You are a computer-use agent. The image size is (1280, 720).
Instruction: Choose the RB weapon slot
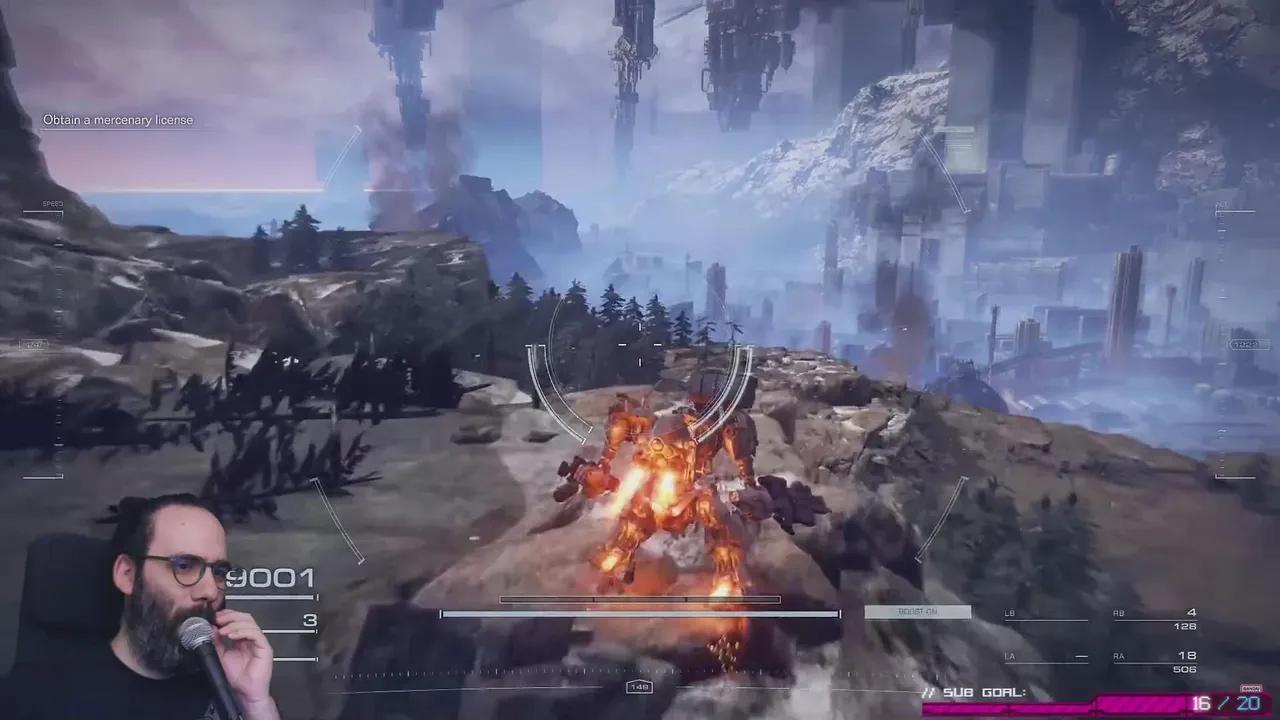[x=1156, y=619]
